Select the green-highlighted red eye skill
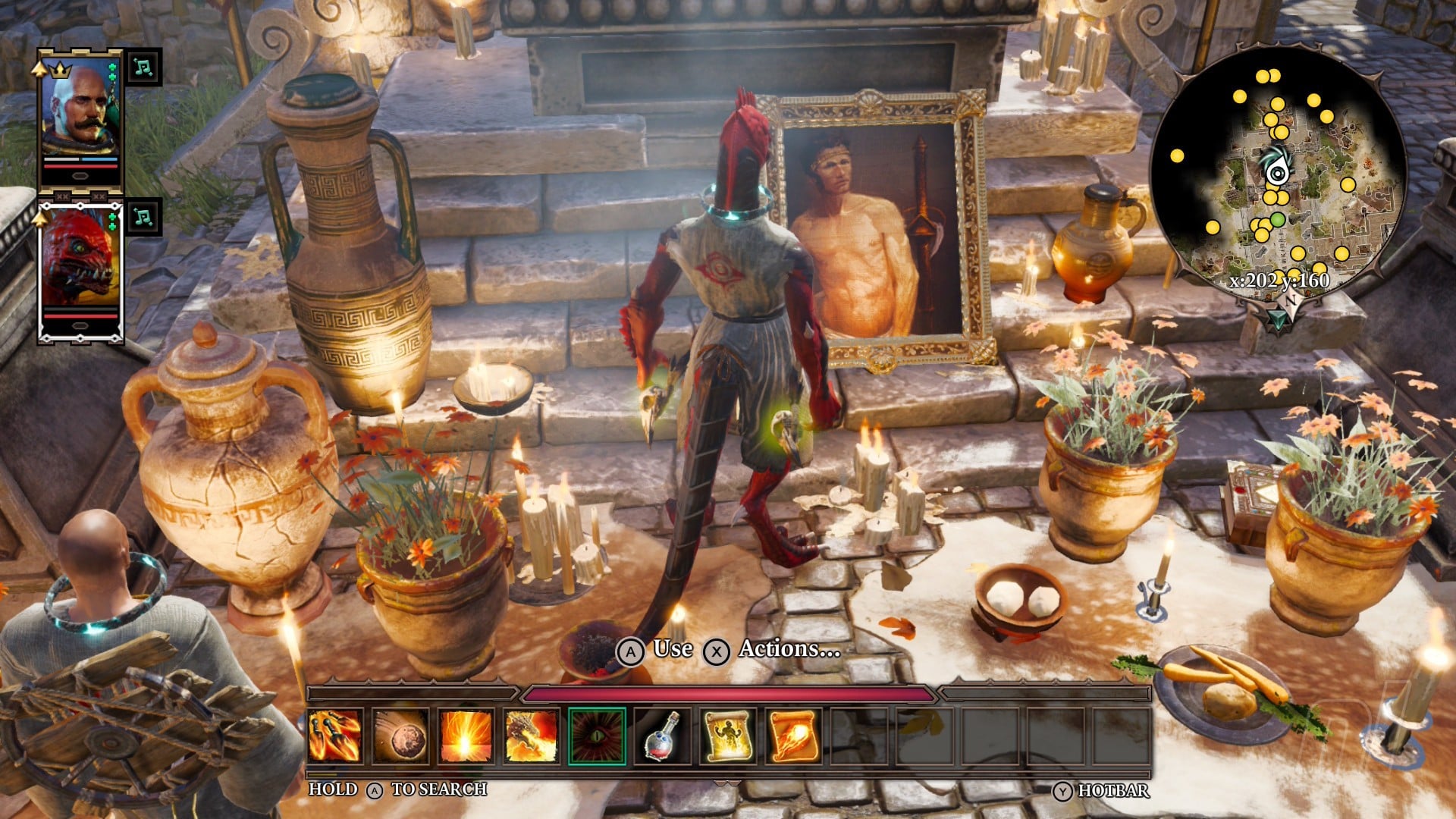The image size is (1456, 819). click(x=598, y=735)
